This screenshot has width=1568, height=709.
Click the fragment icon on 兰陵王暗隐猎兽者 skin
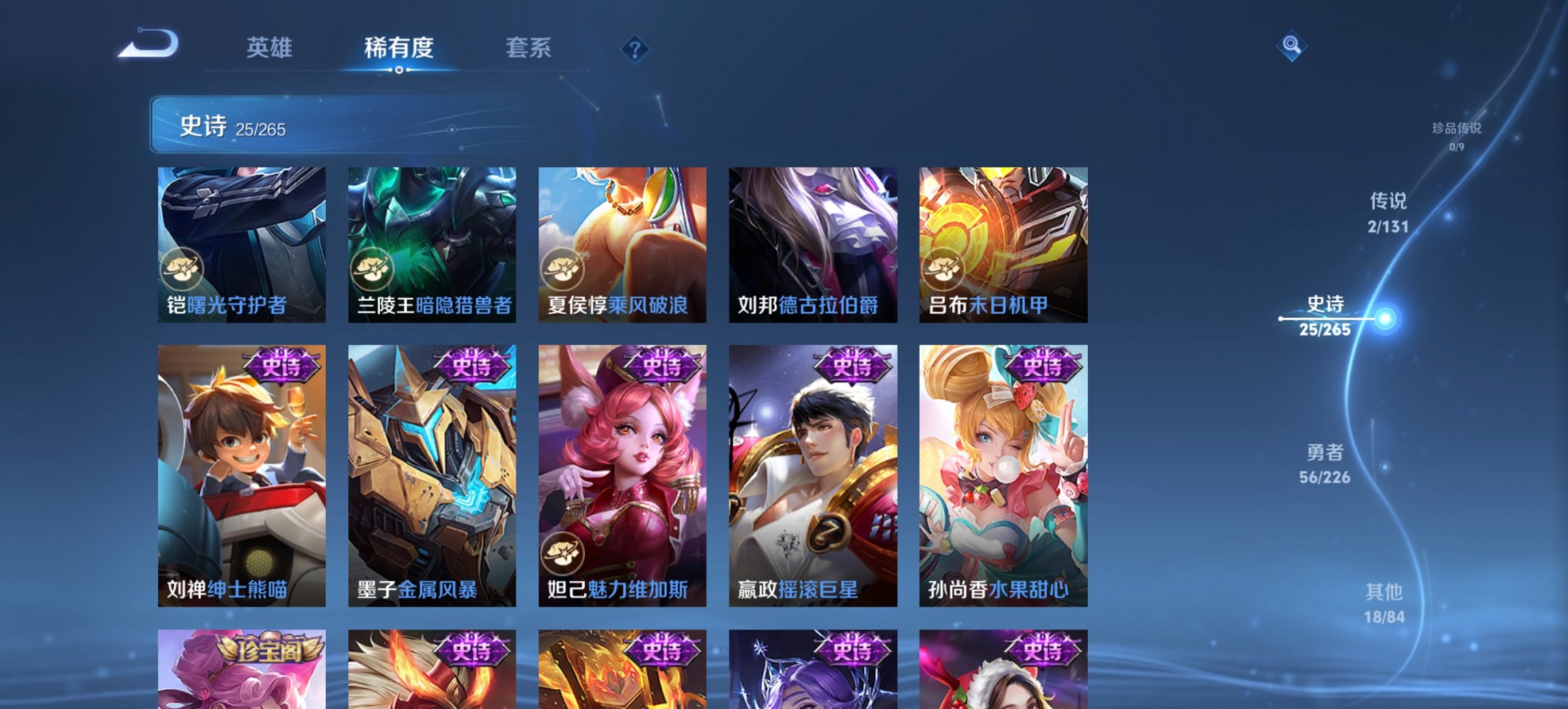point(372,269)
